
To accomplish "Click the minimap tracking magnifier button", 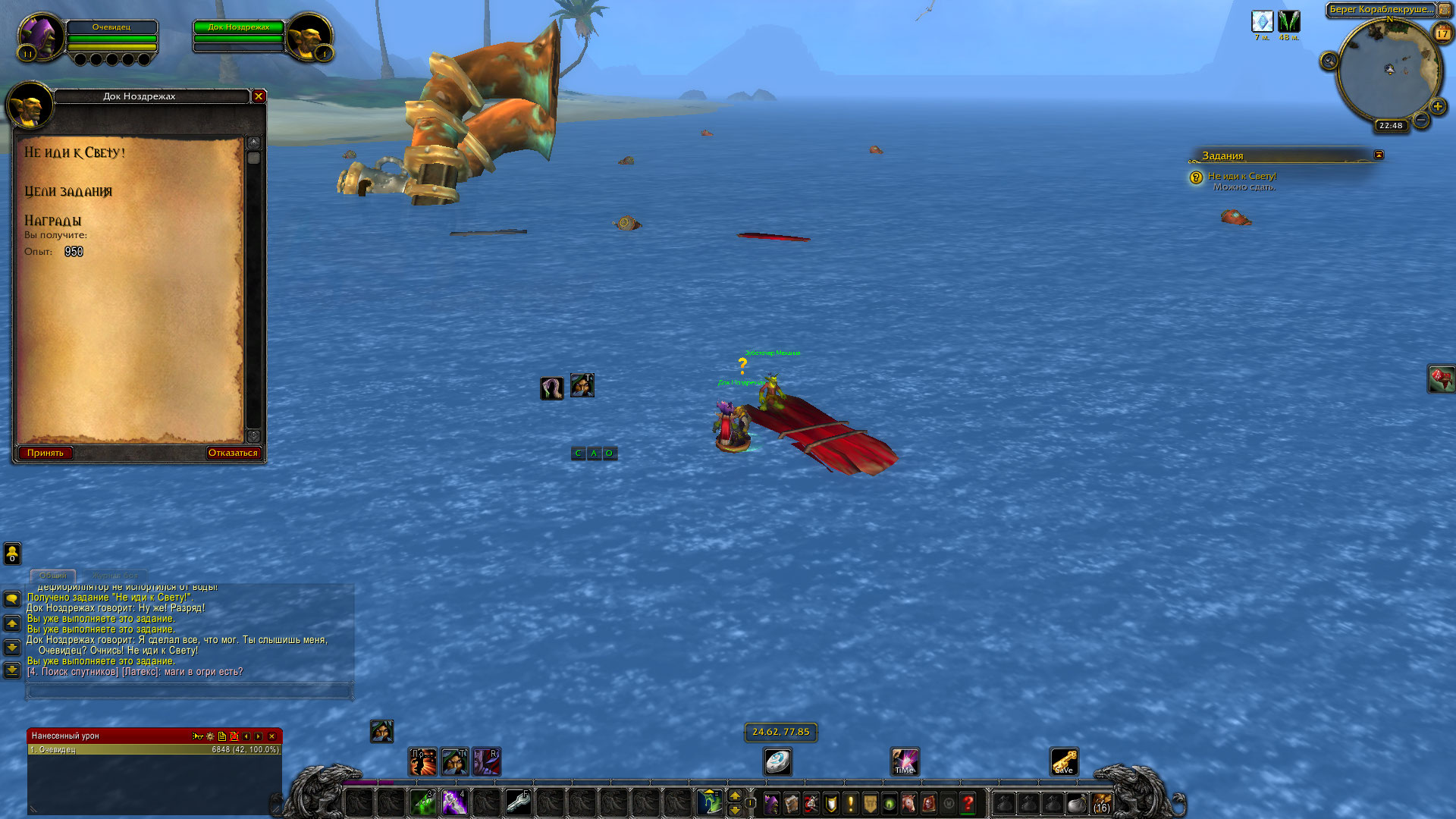I will click(x=1329, y=61).
